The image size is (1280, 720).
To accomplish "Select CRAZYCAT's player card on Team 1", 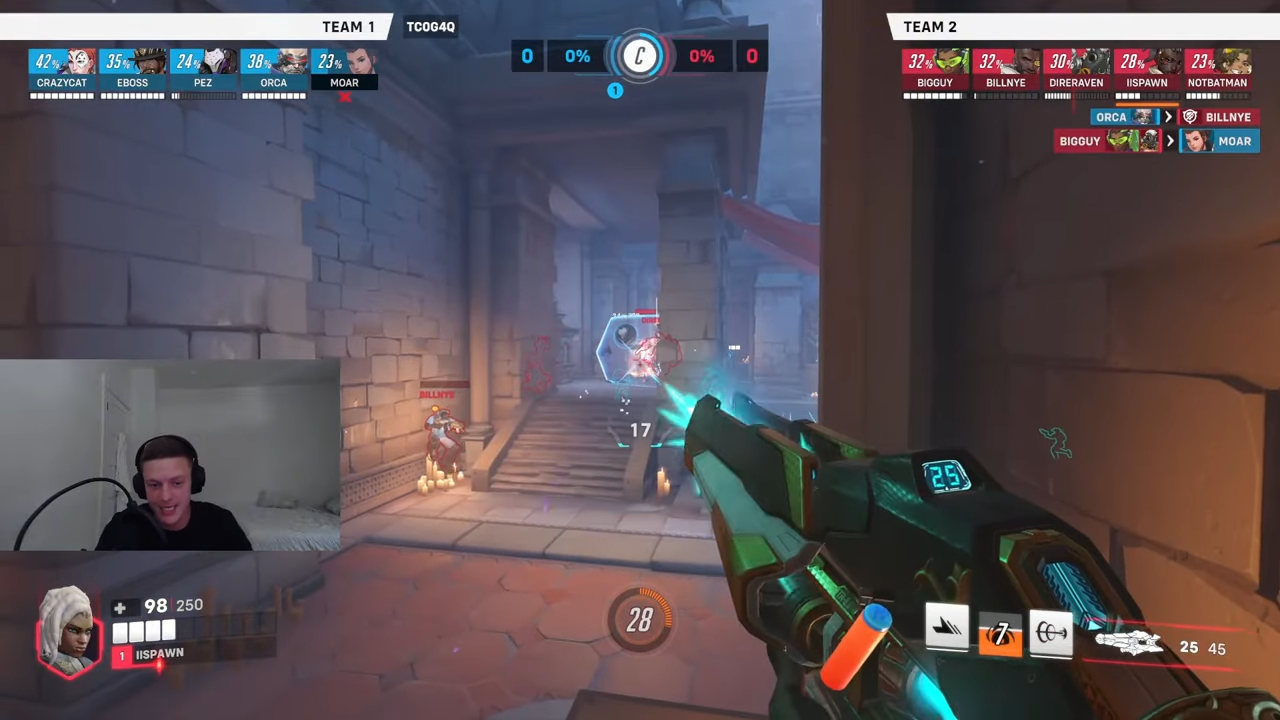I will [x=62, y=68].
